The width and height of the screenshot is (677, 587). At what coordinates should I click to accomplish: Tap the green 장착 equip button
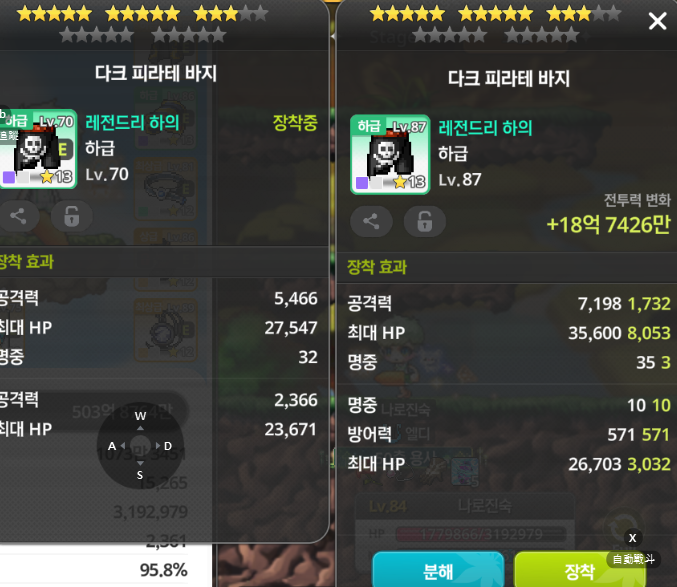(579, 570)
